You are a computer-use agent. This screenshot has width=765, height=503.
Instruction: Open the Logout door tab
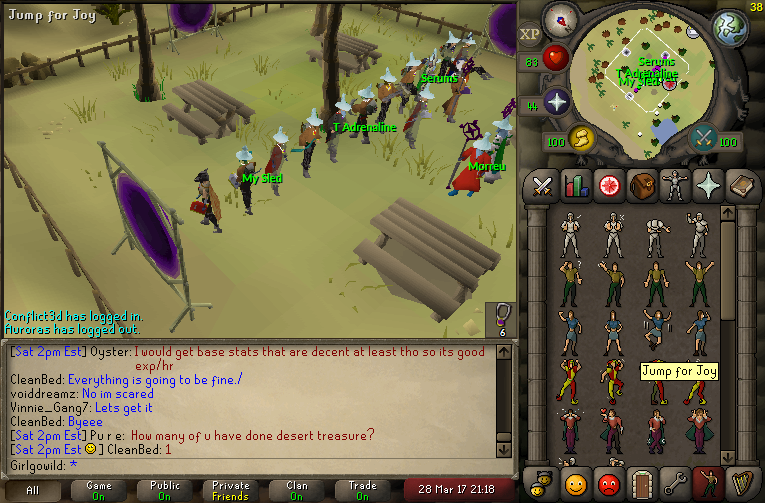641,483
